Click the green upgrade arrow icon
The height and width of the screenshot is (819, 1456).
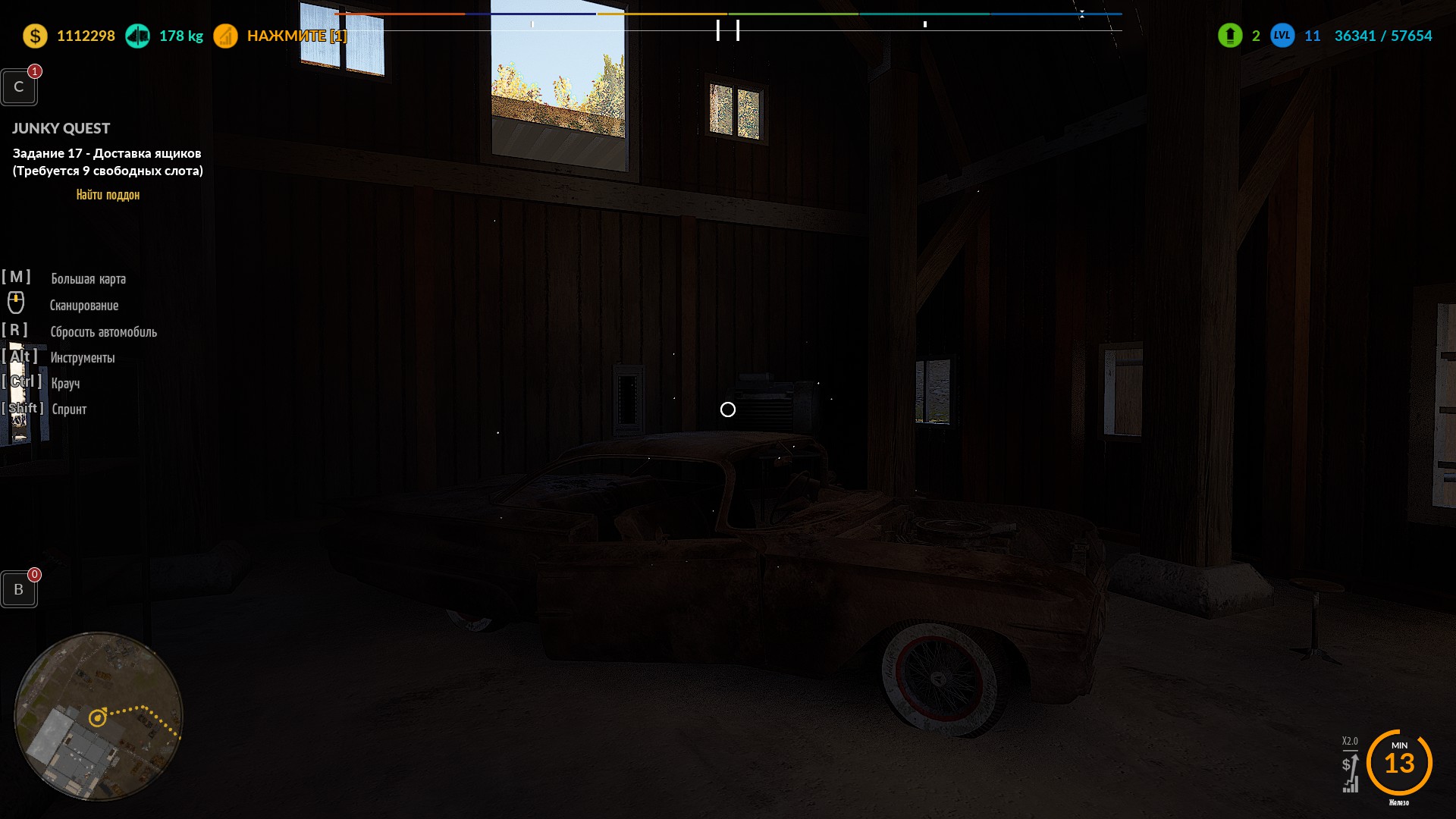click(x=1229, y=36)
